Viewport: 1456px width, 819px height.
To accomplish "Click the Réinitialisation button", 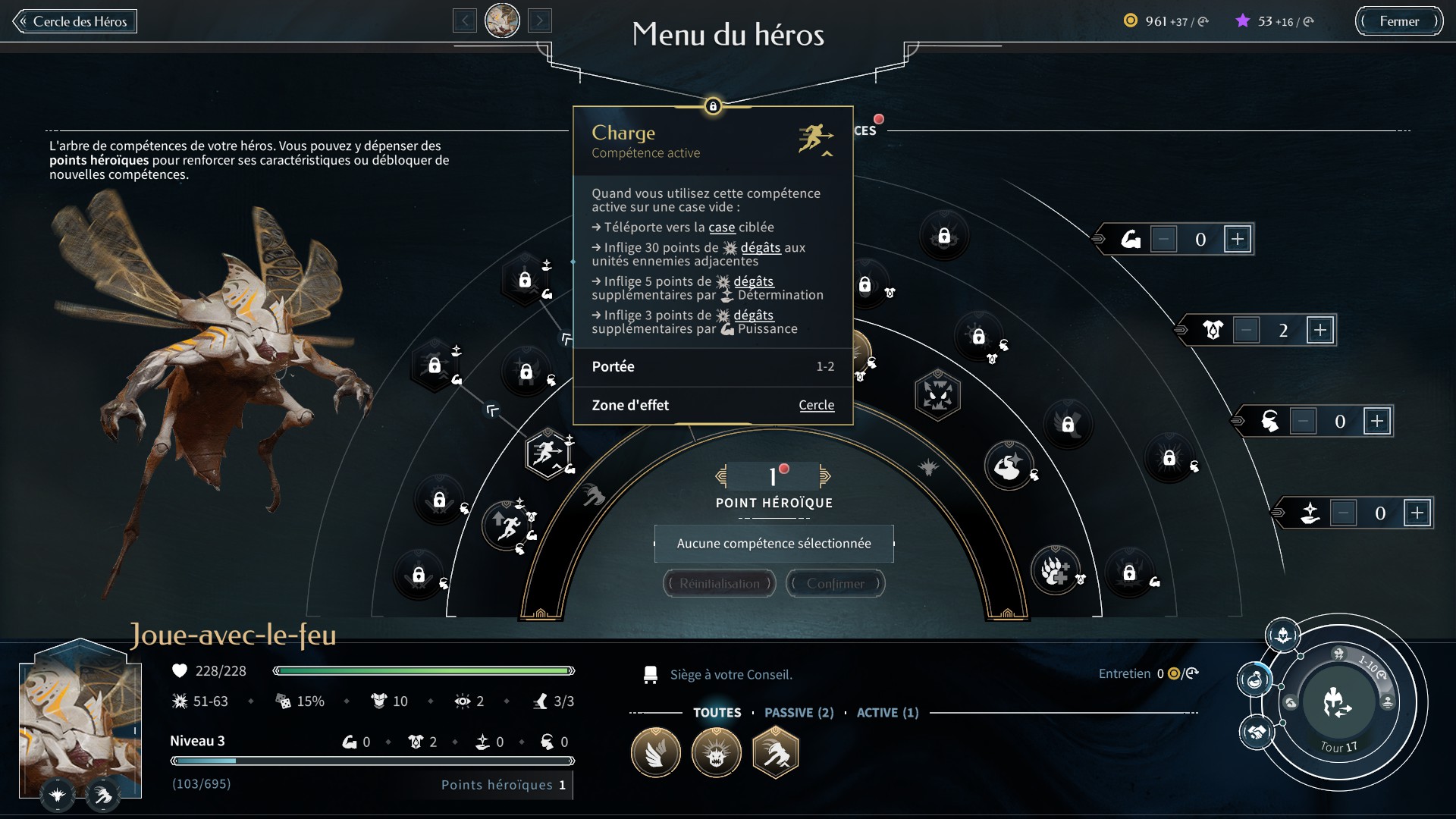I will tap(719, 583).
